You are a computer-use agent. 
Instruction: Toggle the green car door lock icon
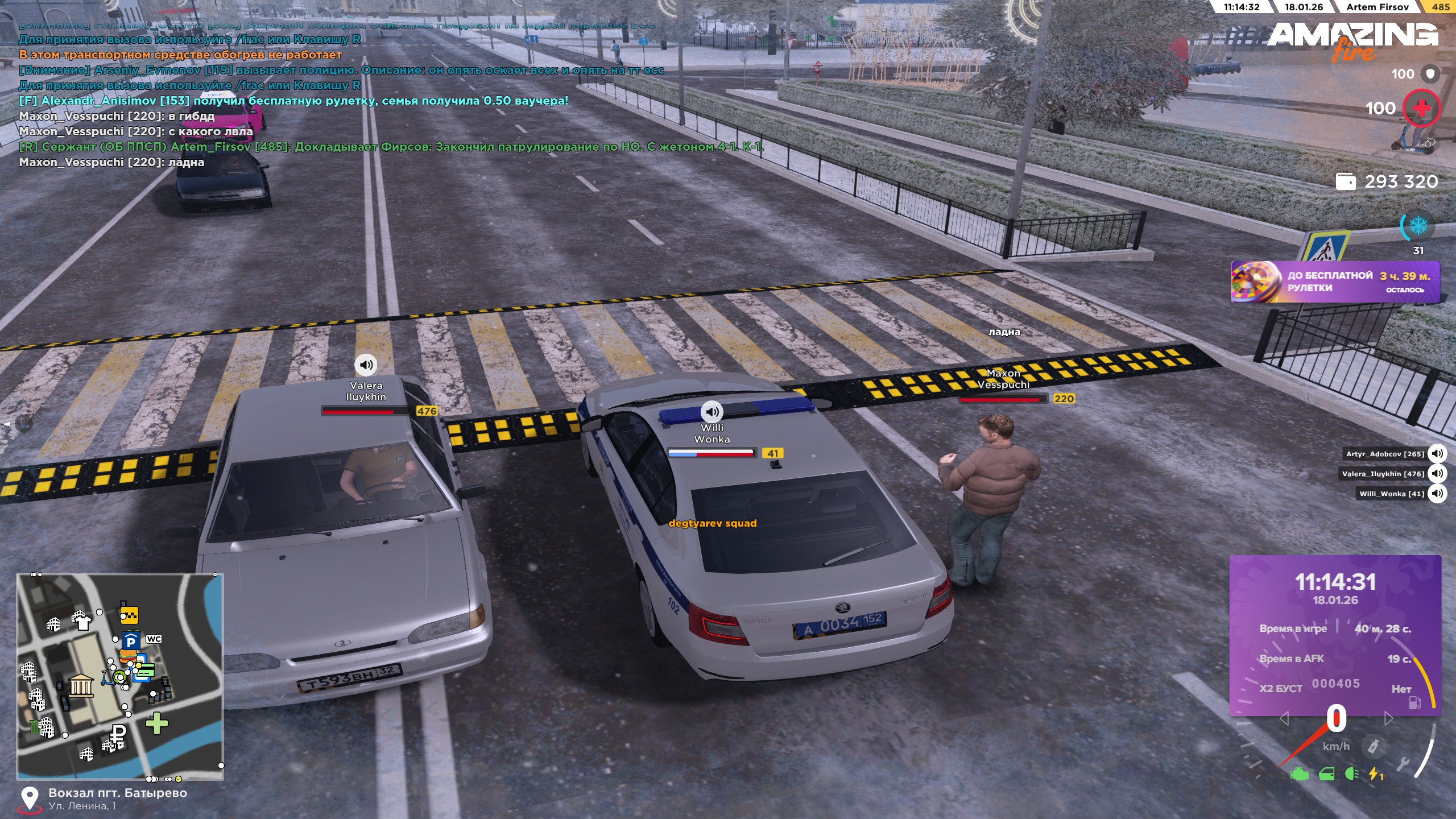pos(1326,774)
